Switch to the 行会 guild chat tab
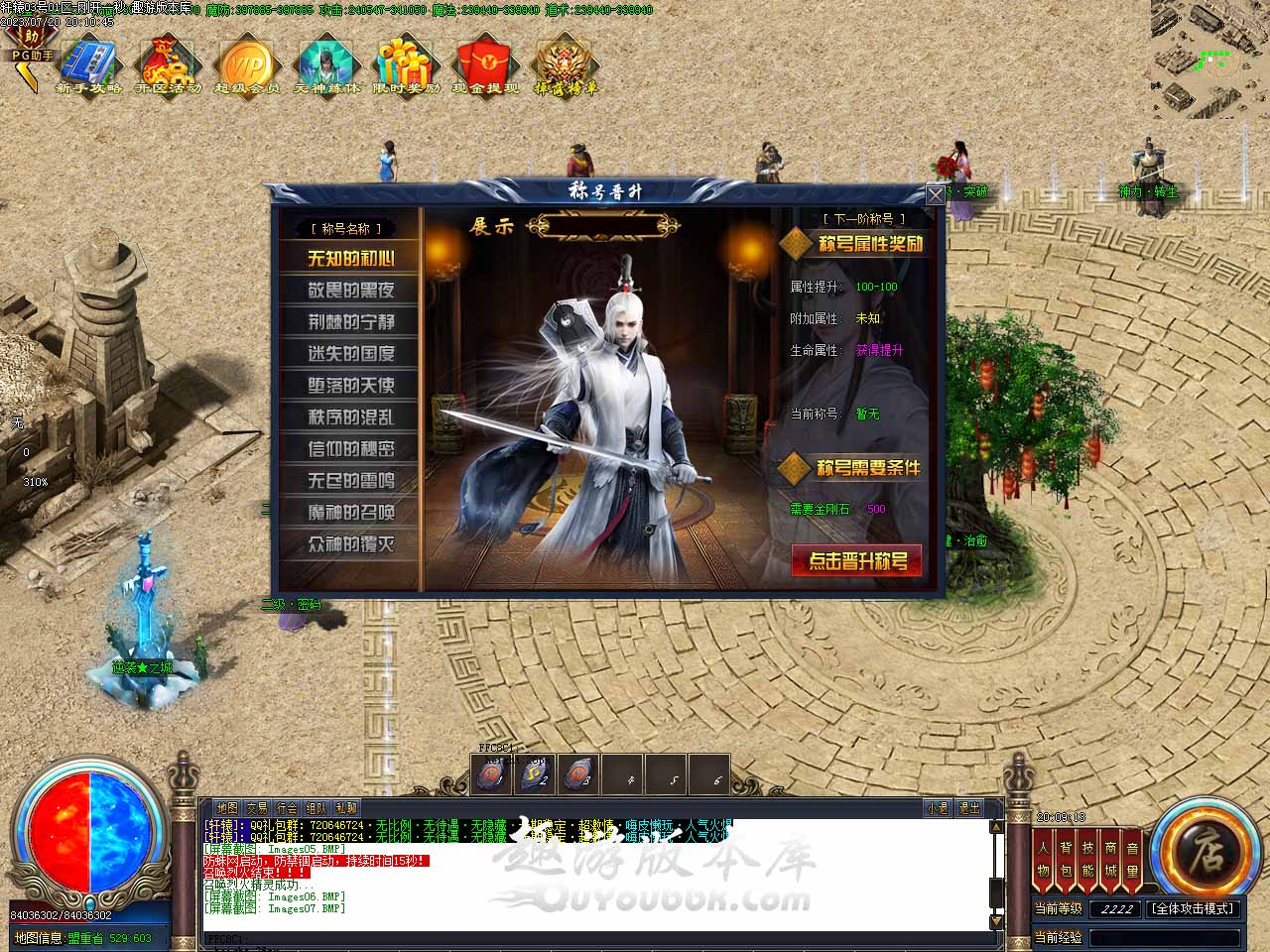 click(287, 808)
